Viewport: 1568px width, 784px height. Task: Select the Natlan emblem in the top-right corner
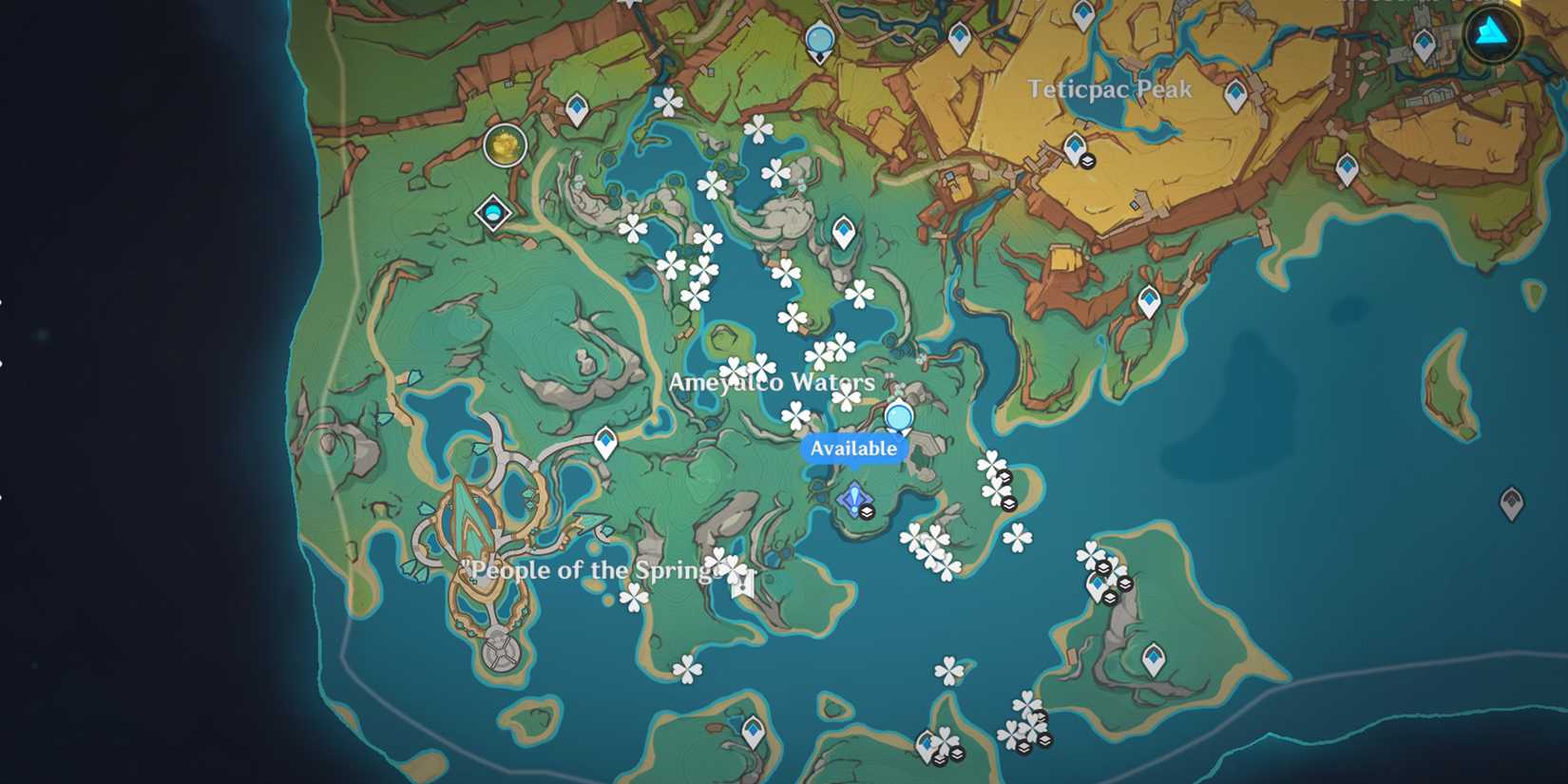(1491, 34)
